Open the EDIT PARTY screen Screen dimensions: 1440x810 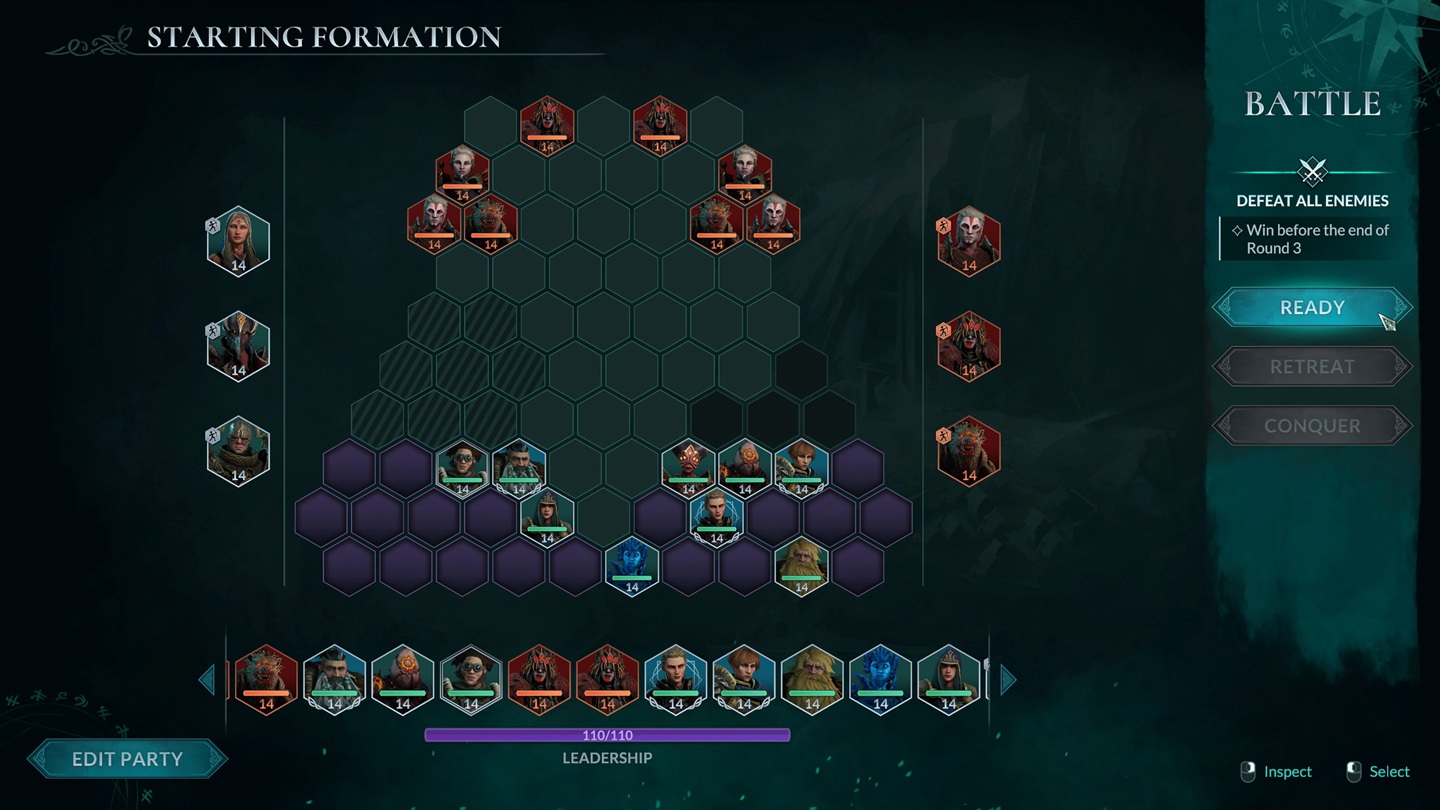127,759
